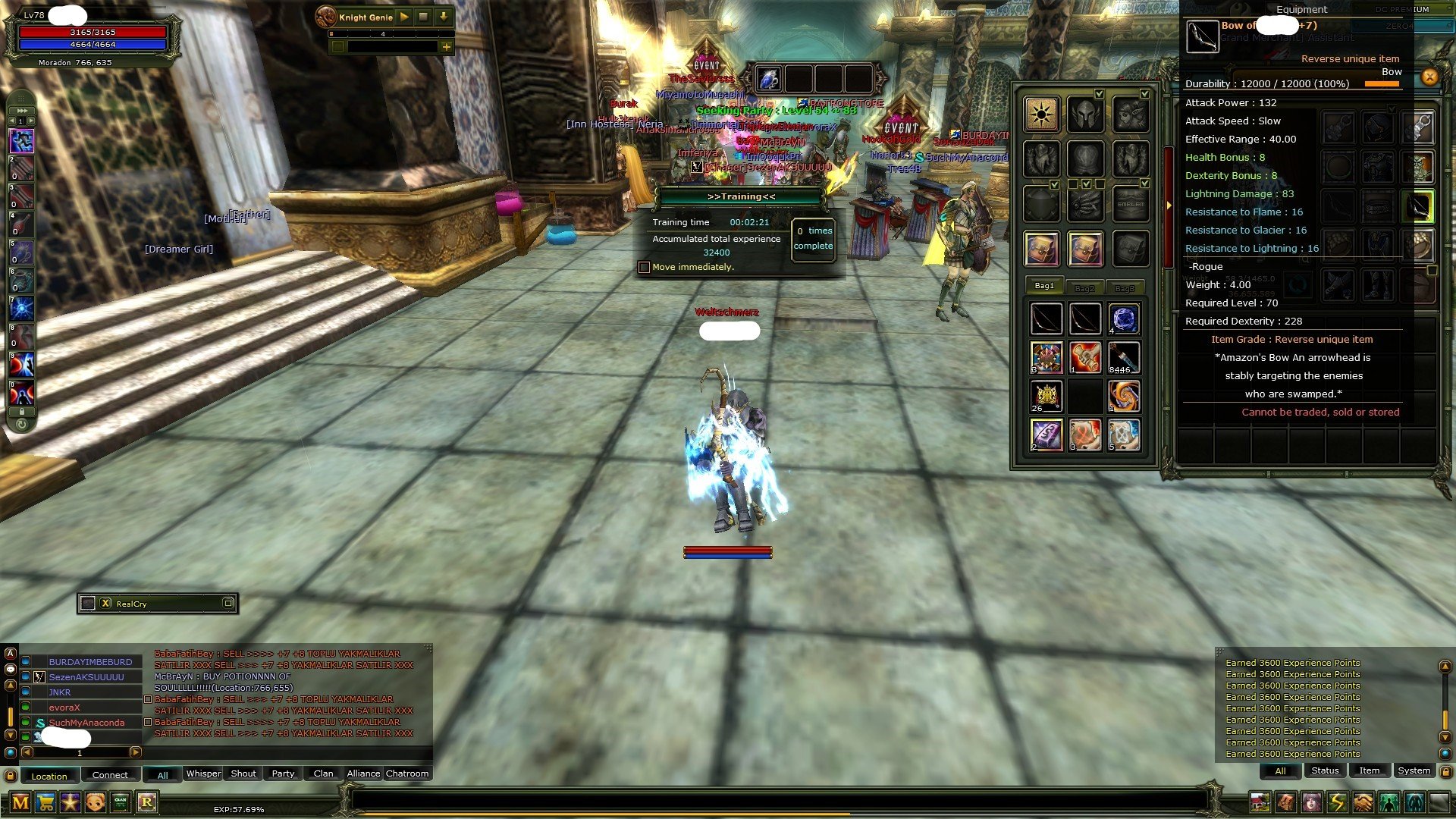The height and width of the screenshot is (819, 1456).
Task: Tick the Move immediately checkbox
Action: click(645, 267)
